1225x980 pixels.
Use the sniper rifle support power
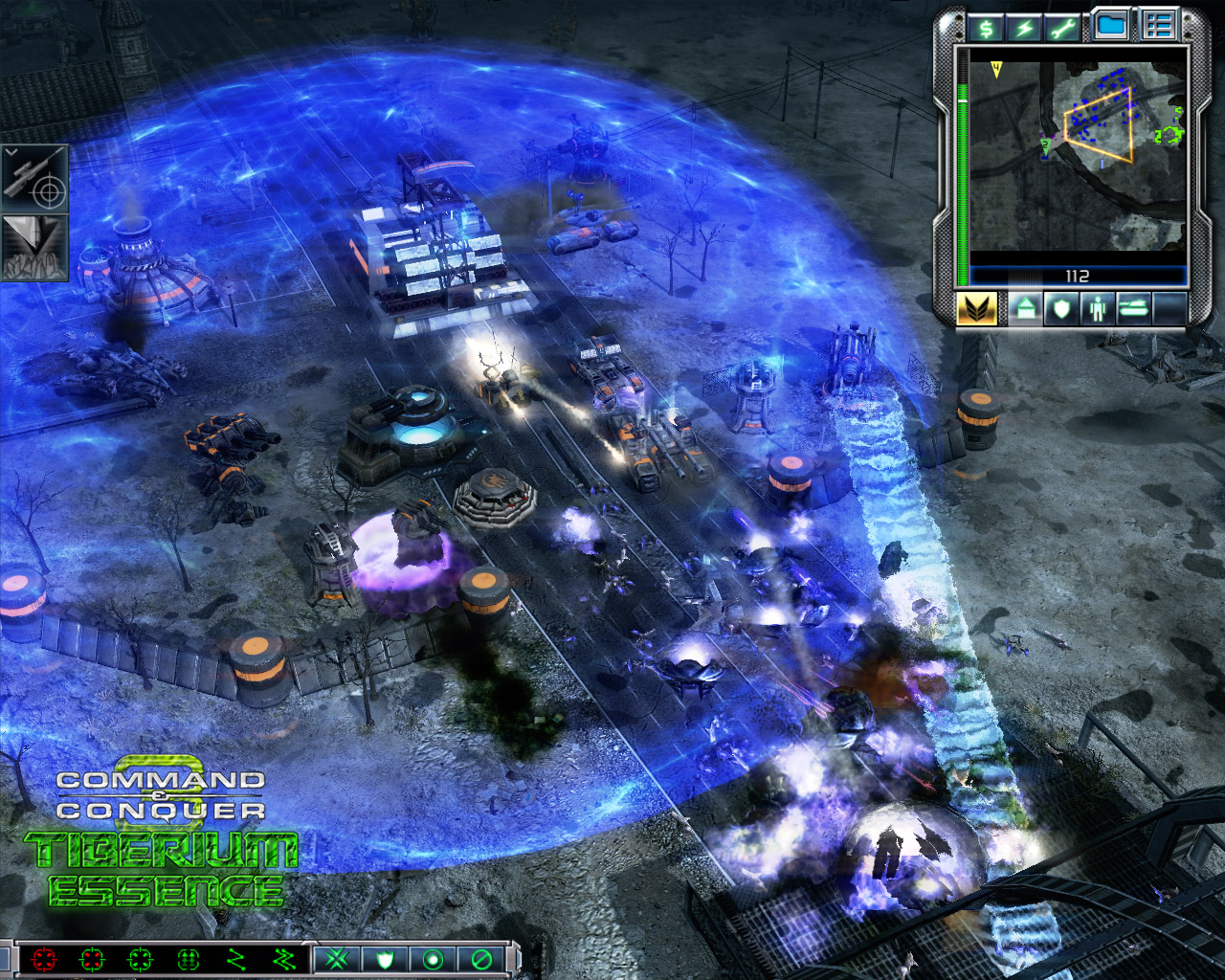click(x=34, y=178)
